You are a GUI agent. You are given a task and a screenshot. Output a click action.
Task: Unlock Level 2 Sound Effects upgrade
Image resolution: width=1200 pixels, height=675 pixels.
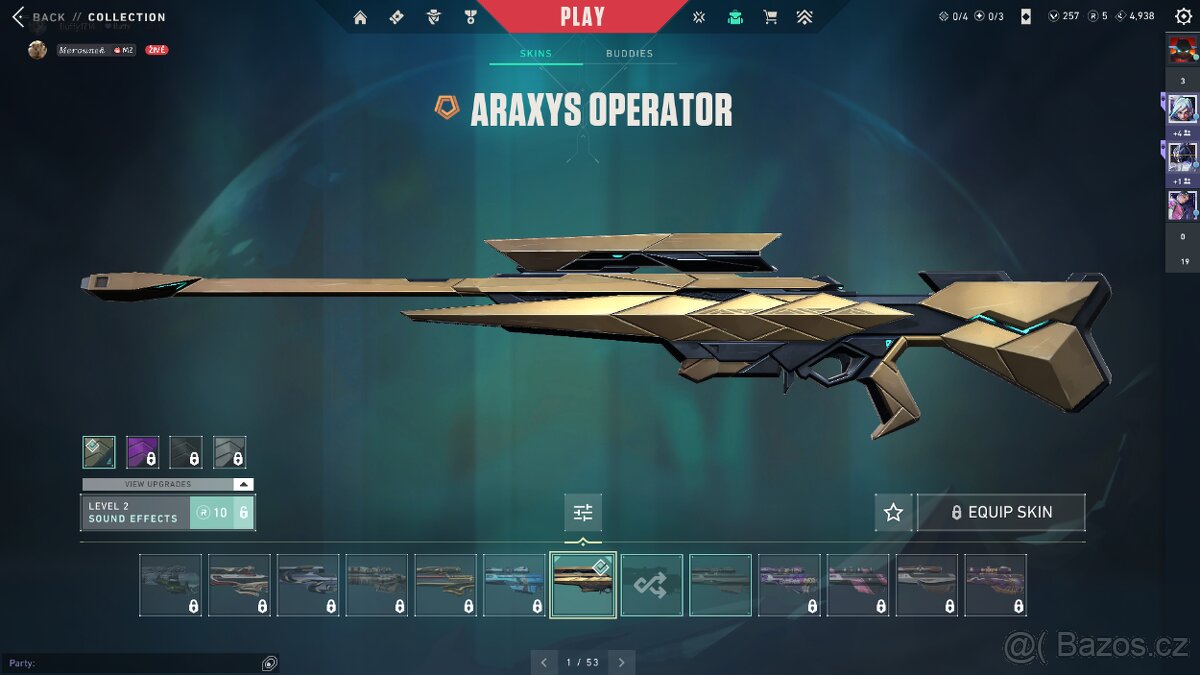pos(222,512)
